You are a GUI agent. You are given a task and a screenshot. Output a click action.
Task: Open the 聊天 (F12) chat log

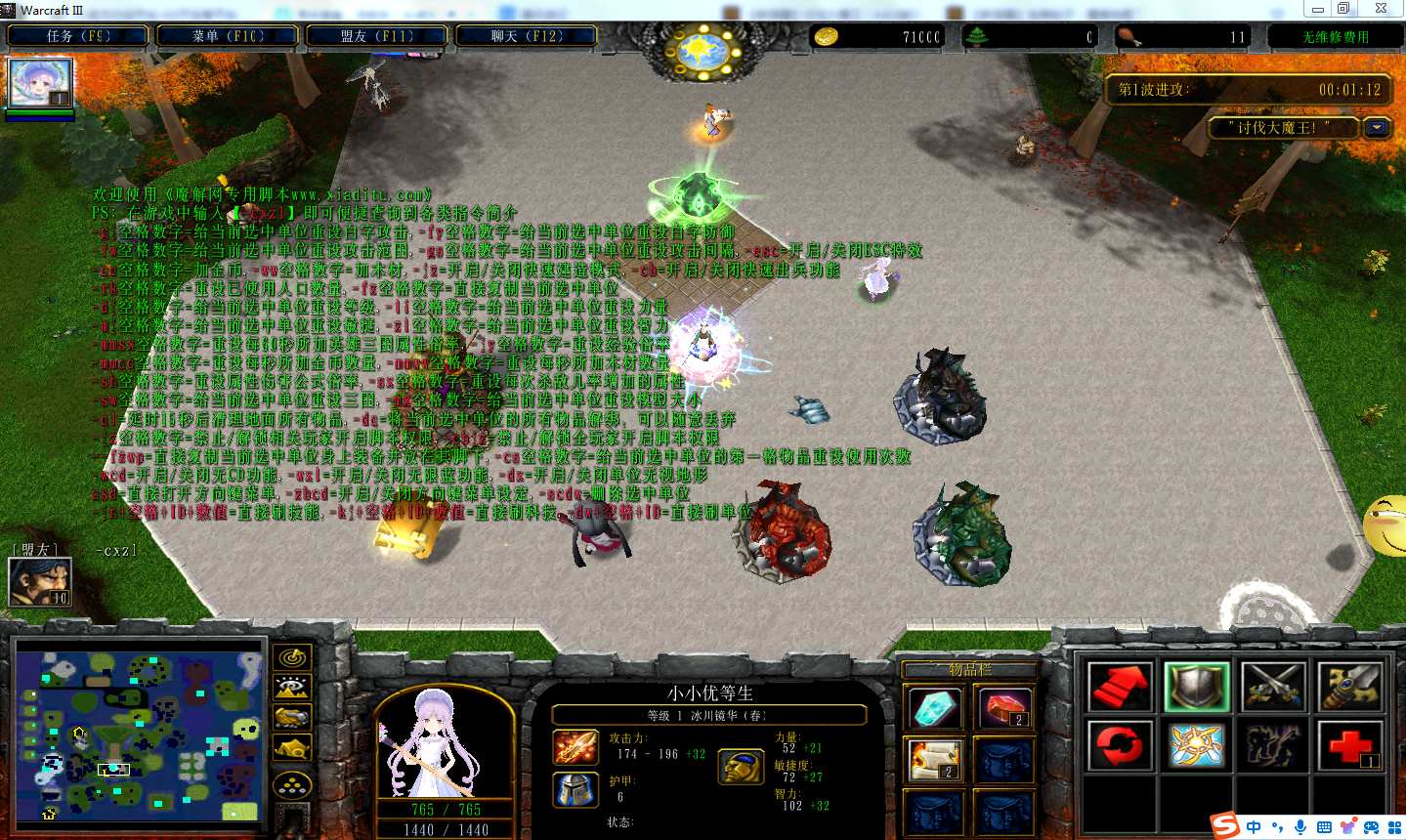tap(527, 36)
